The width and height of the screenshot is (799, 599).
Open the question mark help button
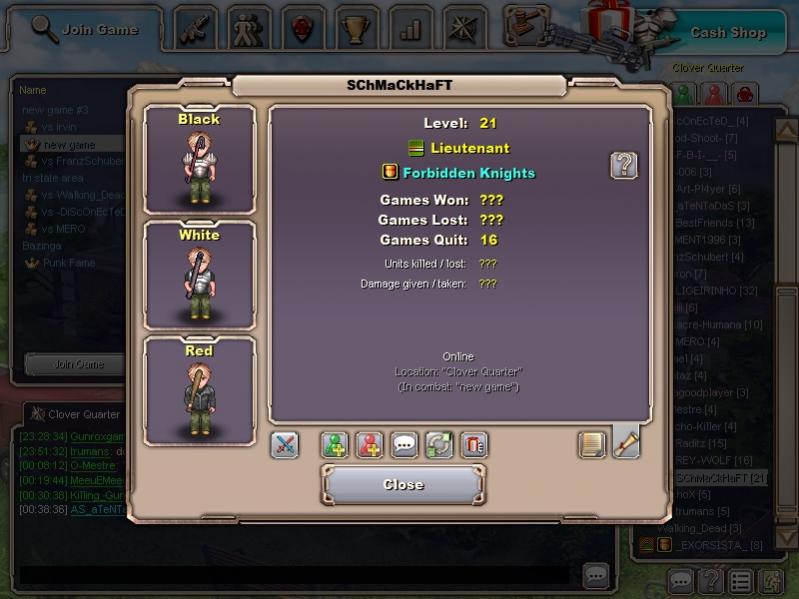pos(624,165)
